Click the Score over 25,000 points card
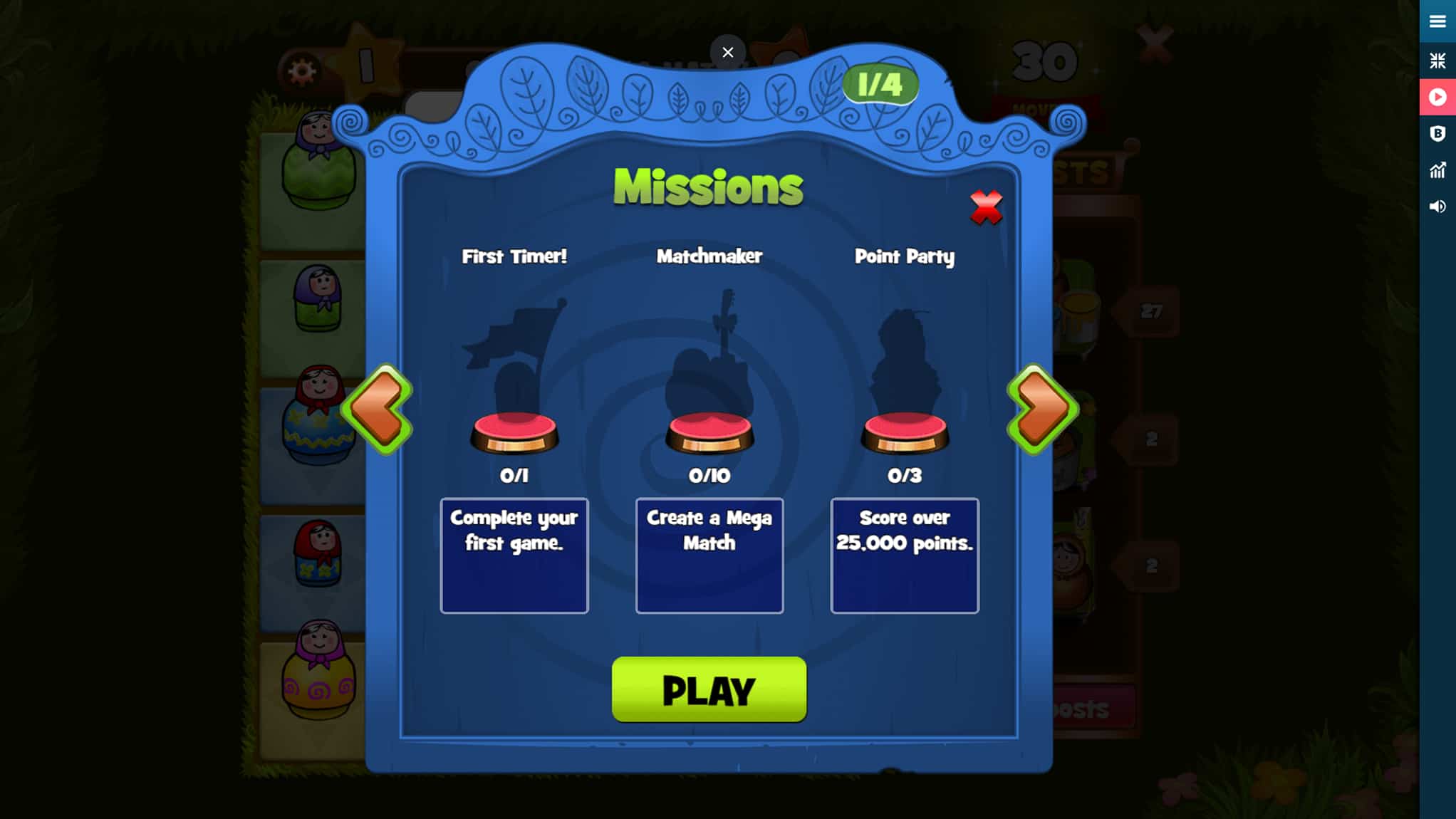Screen dimensions: 1456x819 tap(905, 555)
